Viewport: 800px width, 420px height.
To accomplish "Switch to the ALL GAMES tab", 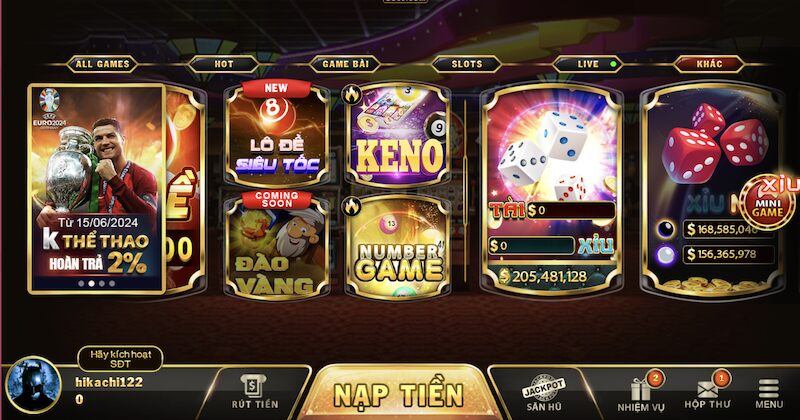I will point(101,64).
